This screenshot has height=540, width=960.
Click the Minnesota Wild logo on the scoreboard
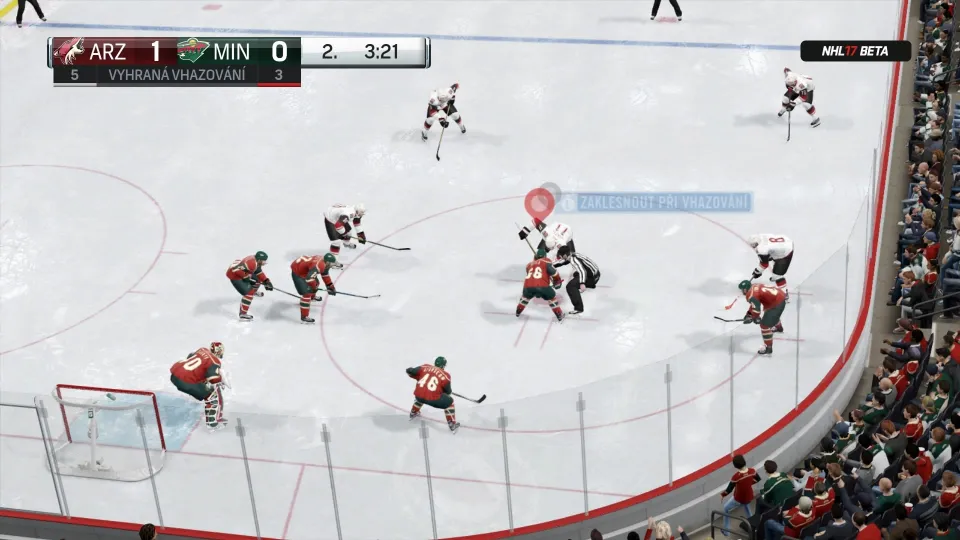click(x=193, y=52)
